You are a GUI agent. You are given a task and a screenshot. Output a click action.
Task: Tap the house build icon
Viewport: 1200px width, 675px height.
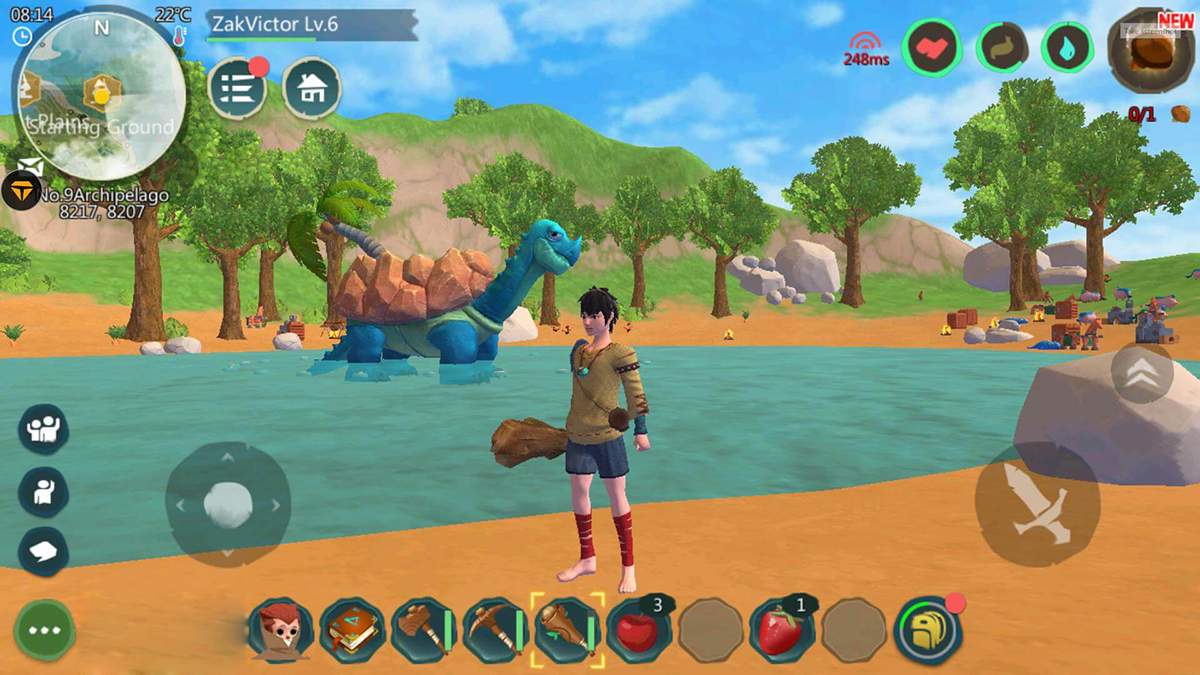click(x=312, y=89)
